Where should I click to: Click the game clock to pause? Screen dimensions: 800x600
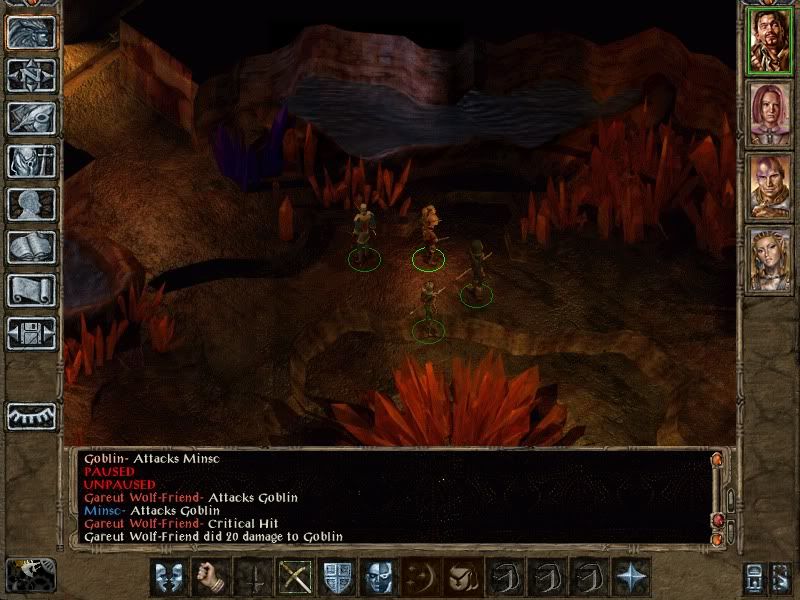[x=30, y=574]
